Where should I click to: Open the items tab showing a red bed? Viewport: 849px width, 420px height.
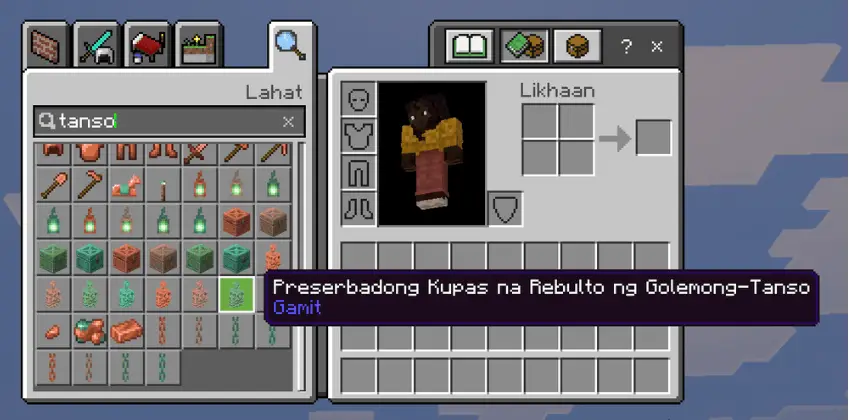(x=149, y=46)
